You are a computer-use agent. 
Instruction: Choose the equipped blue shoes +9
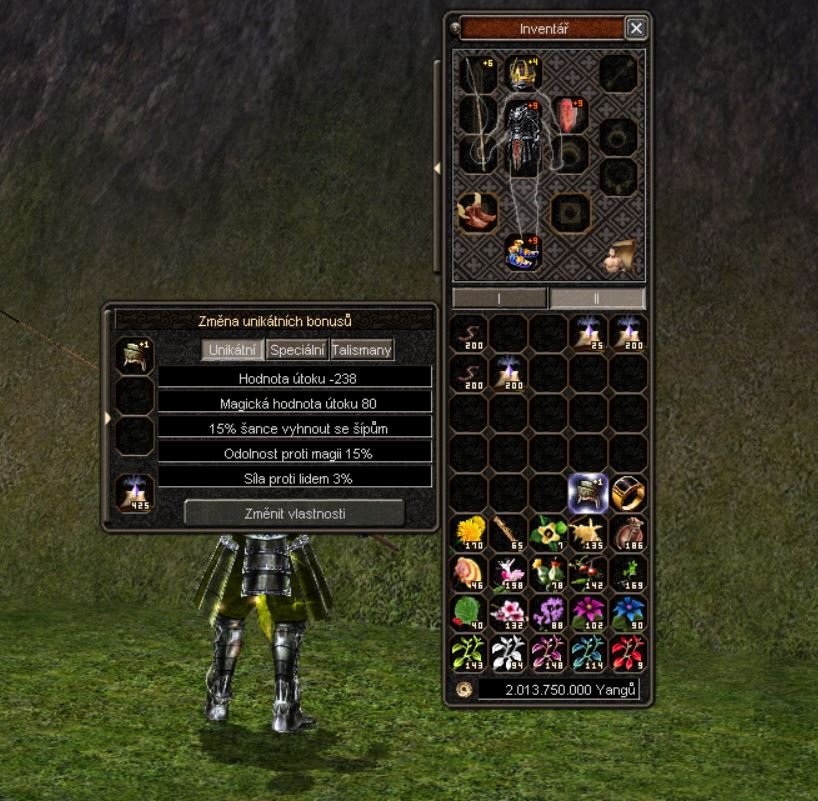522,252
